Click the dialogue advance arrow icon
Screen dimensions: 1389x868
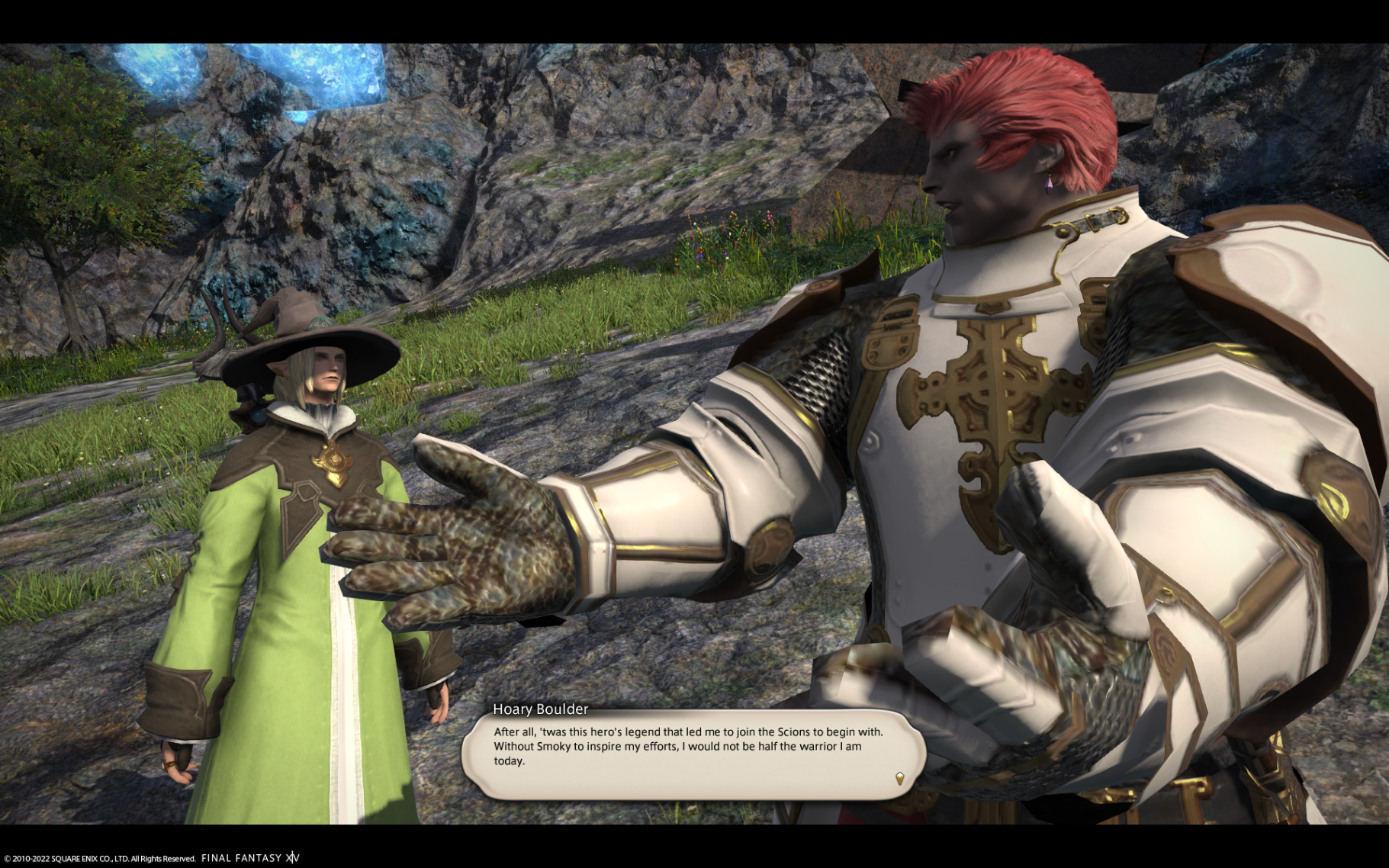899,778
